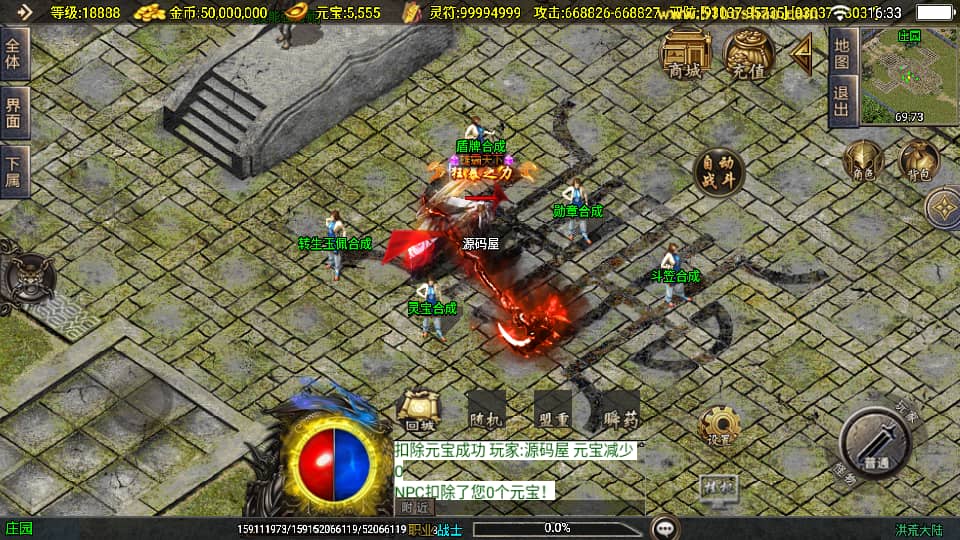Collapse the top menu with the gold arrow
Image resolution: width=960 pixels, height=540 pixels.
point(802,55)
